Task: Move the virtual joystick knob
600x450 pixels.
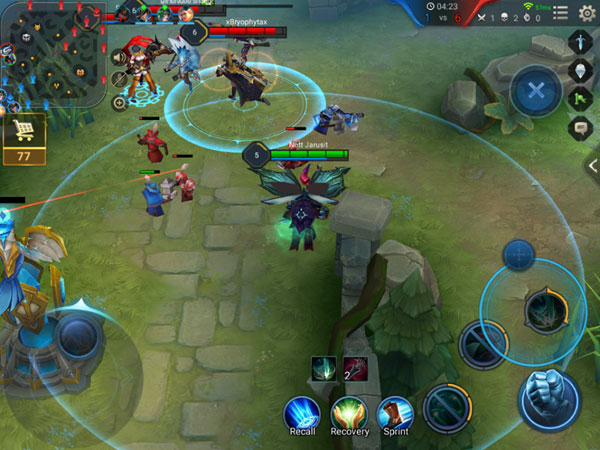Action: [74, 338]
